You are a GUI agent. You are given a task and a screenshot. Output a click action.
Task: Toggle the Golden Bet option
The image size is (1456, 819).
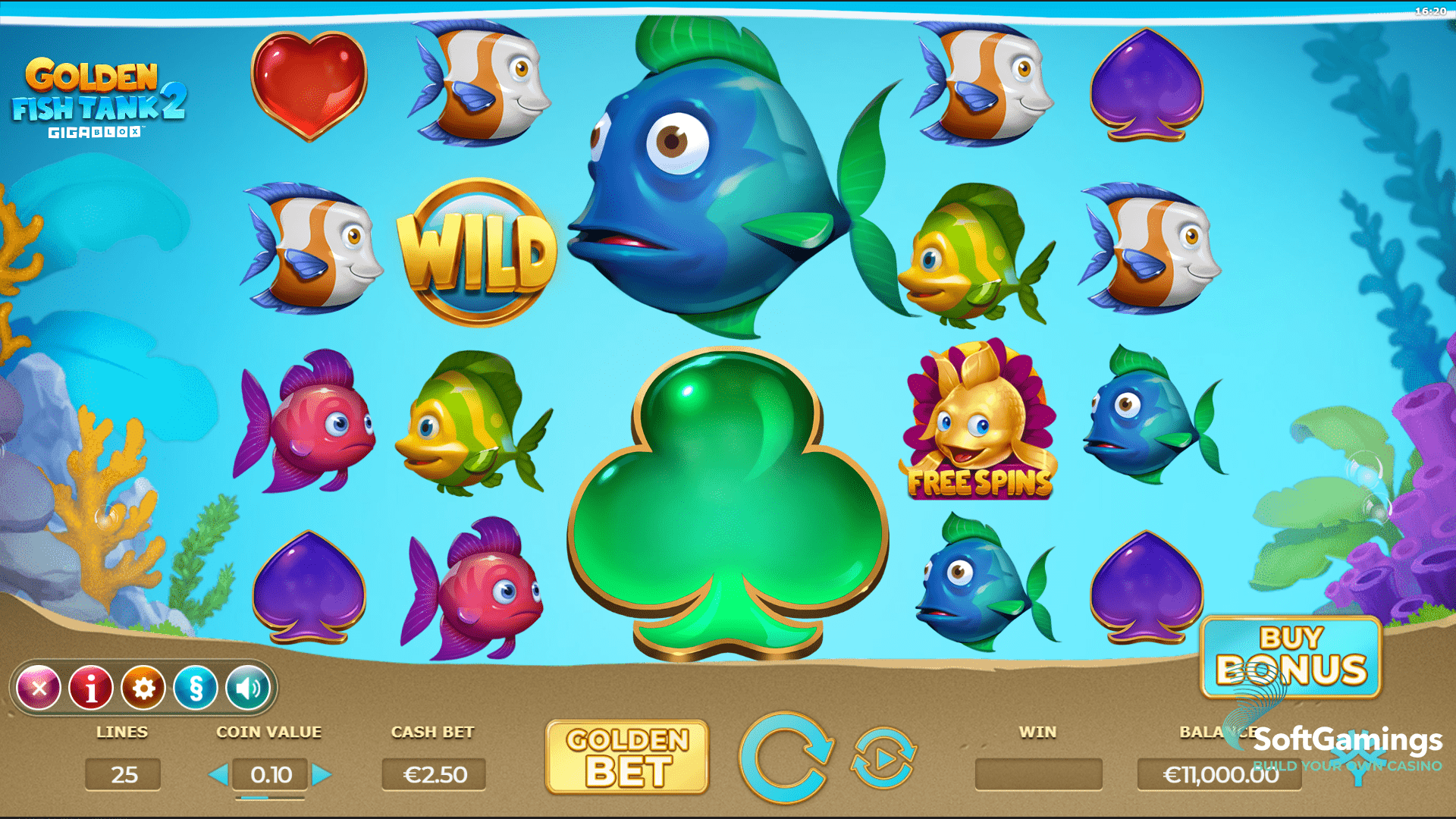(x=628, y=757)
